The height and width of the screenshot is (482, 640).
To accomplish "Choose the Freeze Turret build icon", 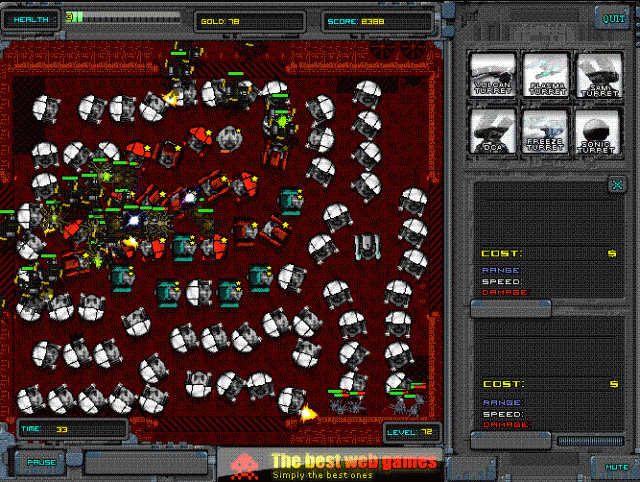I will [546, 131].
